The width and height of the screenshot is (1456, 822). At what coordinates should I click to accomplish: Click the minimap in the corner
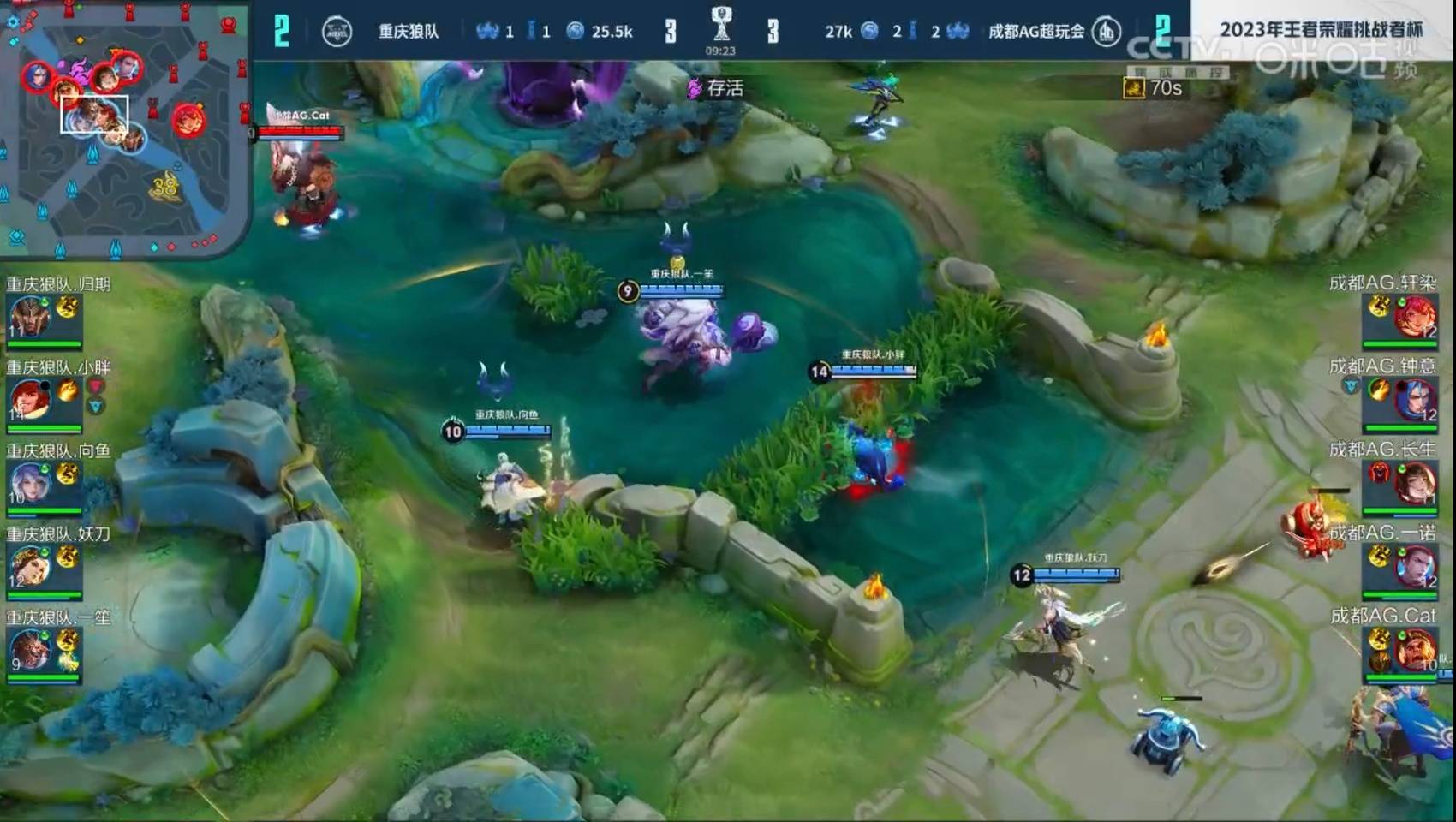tap(124, 128)
